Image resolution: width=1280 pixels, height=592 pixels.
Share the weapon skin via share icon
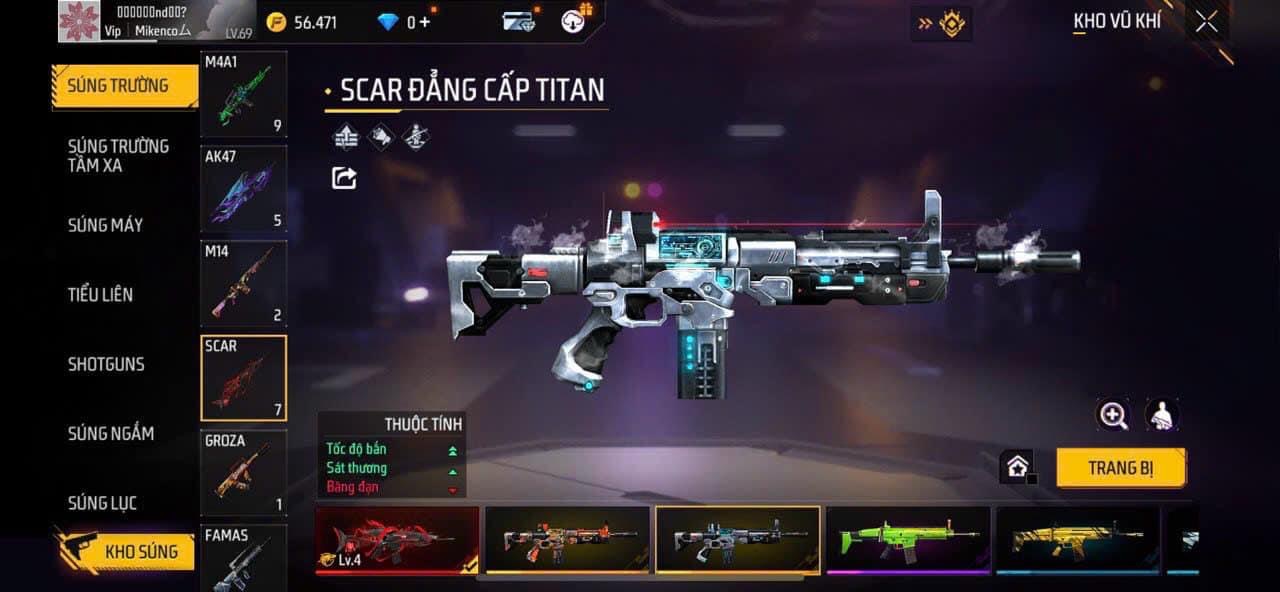344,178
